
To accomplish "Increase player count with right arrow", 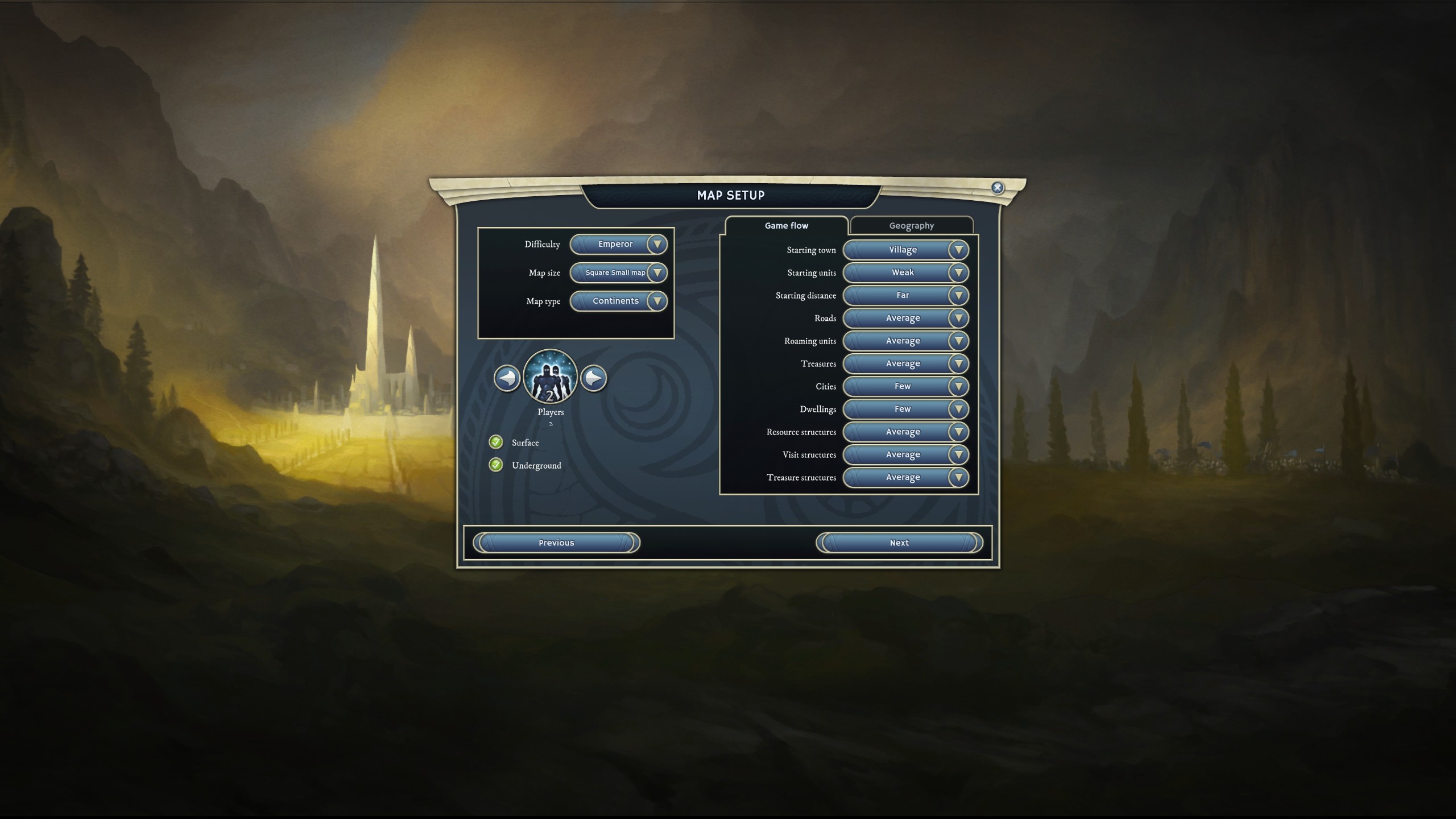I will pyautogui.click(x=594, y=378).
